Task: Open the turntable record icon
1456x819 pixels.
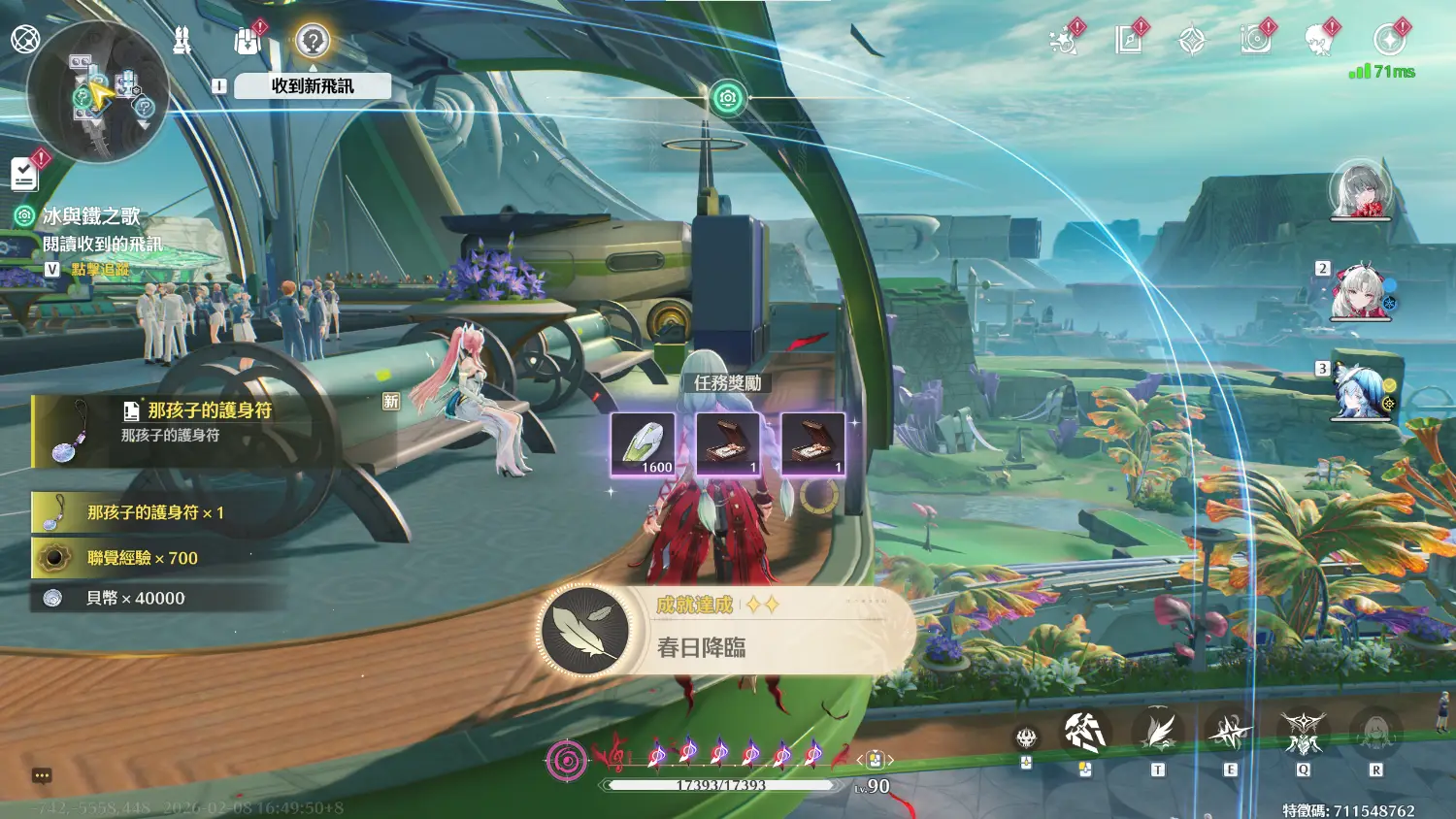Action: (x=1255, y=41)
